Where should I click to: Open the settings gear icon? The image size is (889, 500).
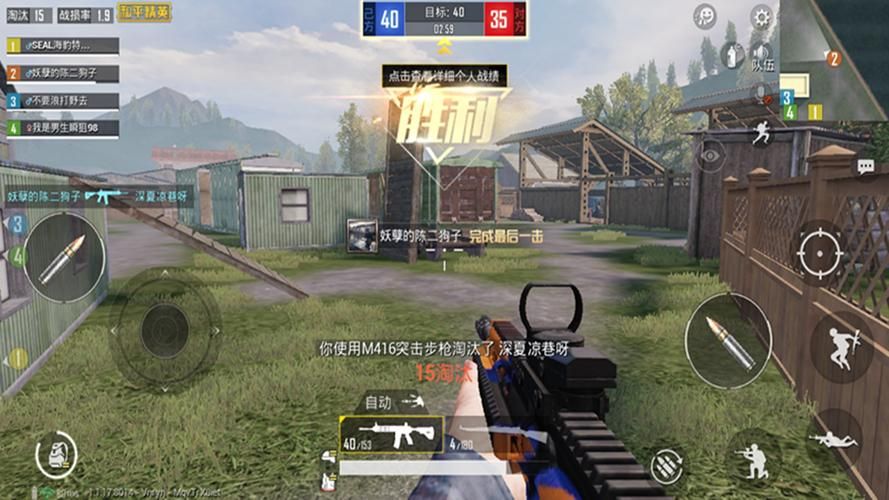pyautogui.click(x=762, y=16)
